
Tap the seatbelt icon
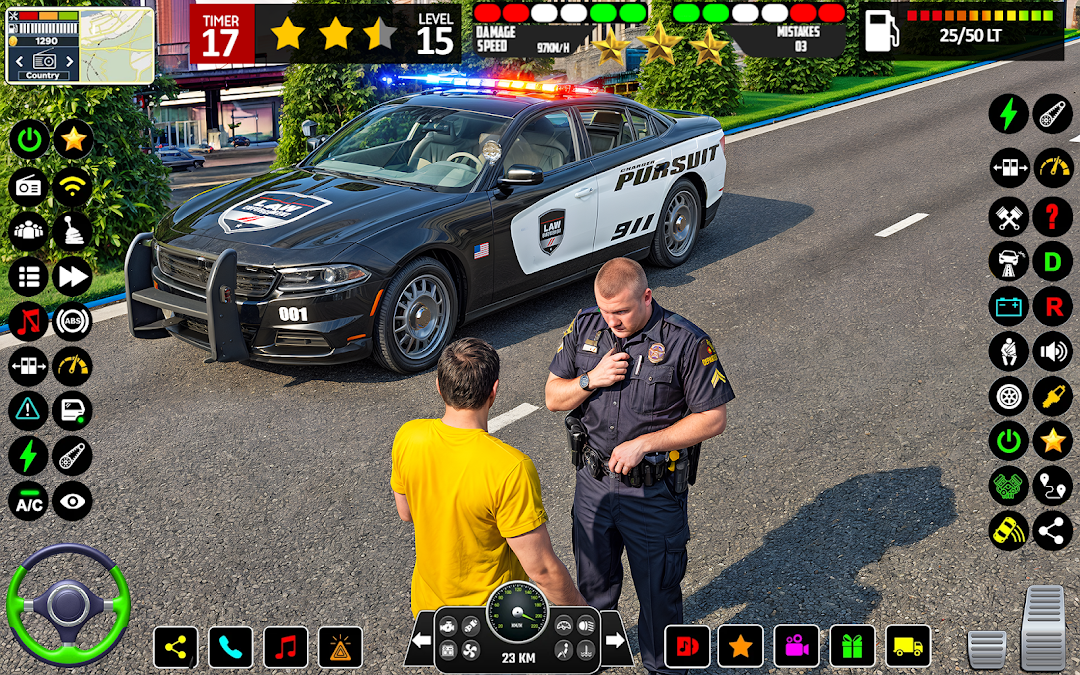[x=1008, y=351]
